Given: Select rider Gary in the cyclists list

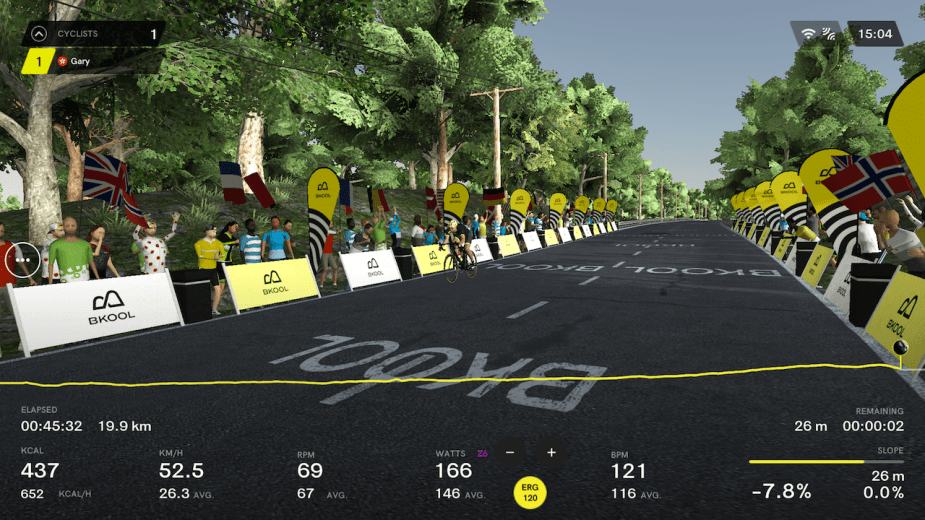Looking at the screenshot, I should point(80,61).
